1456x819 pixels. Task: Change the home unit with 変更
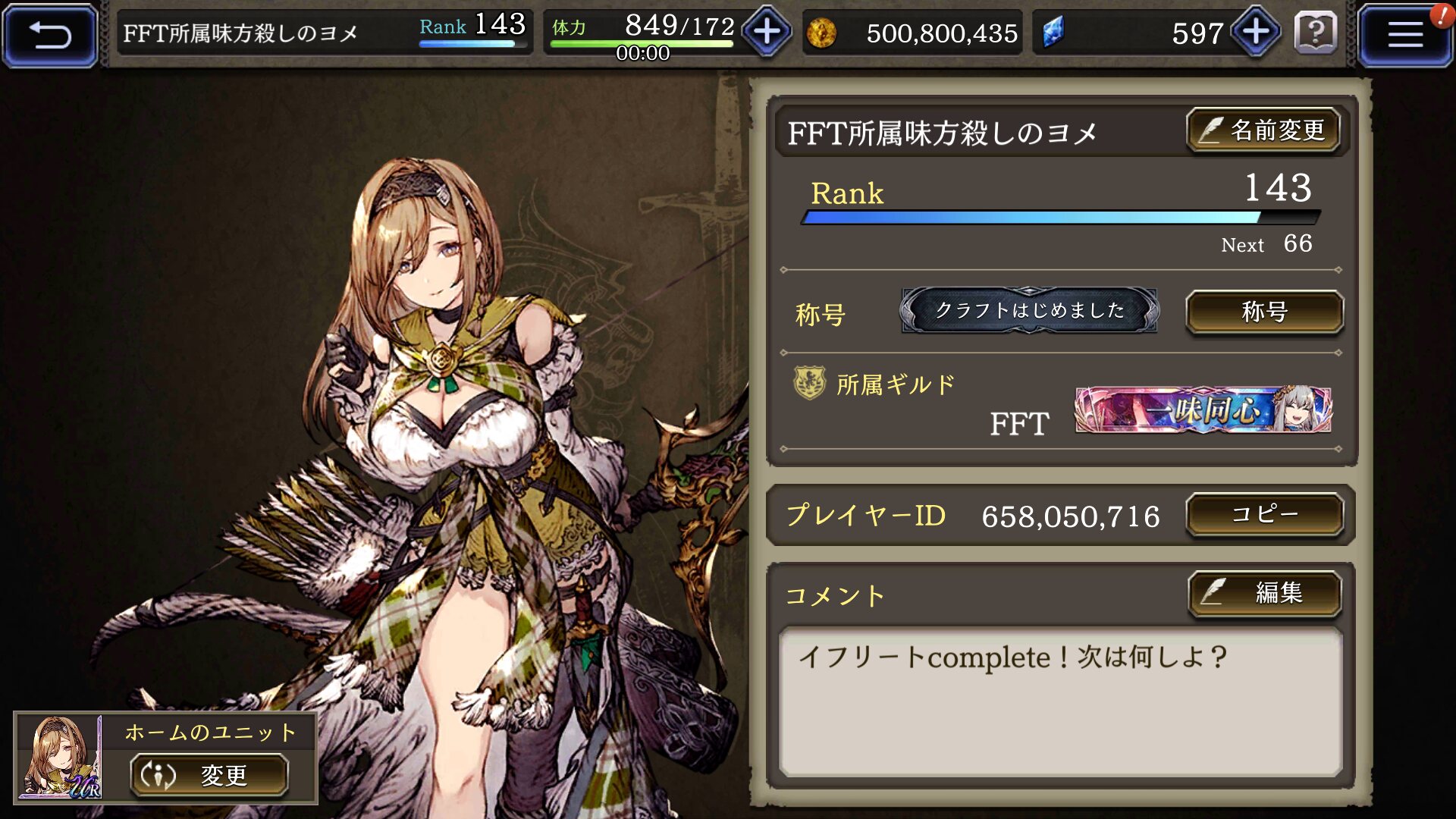pos(209,775)
